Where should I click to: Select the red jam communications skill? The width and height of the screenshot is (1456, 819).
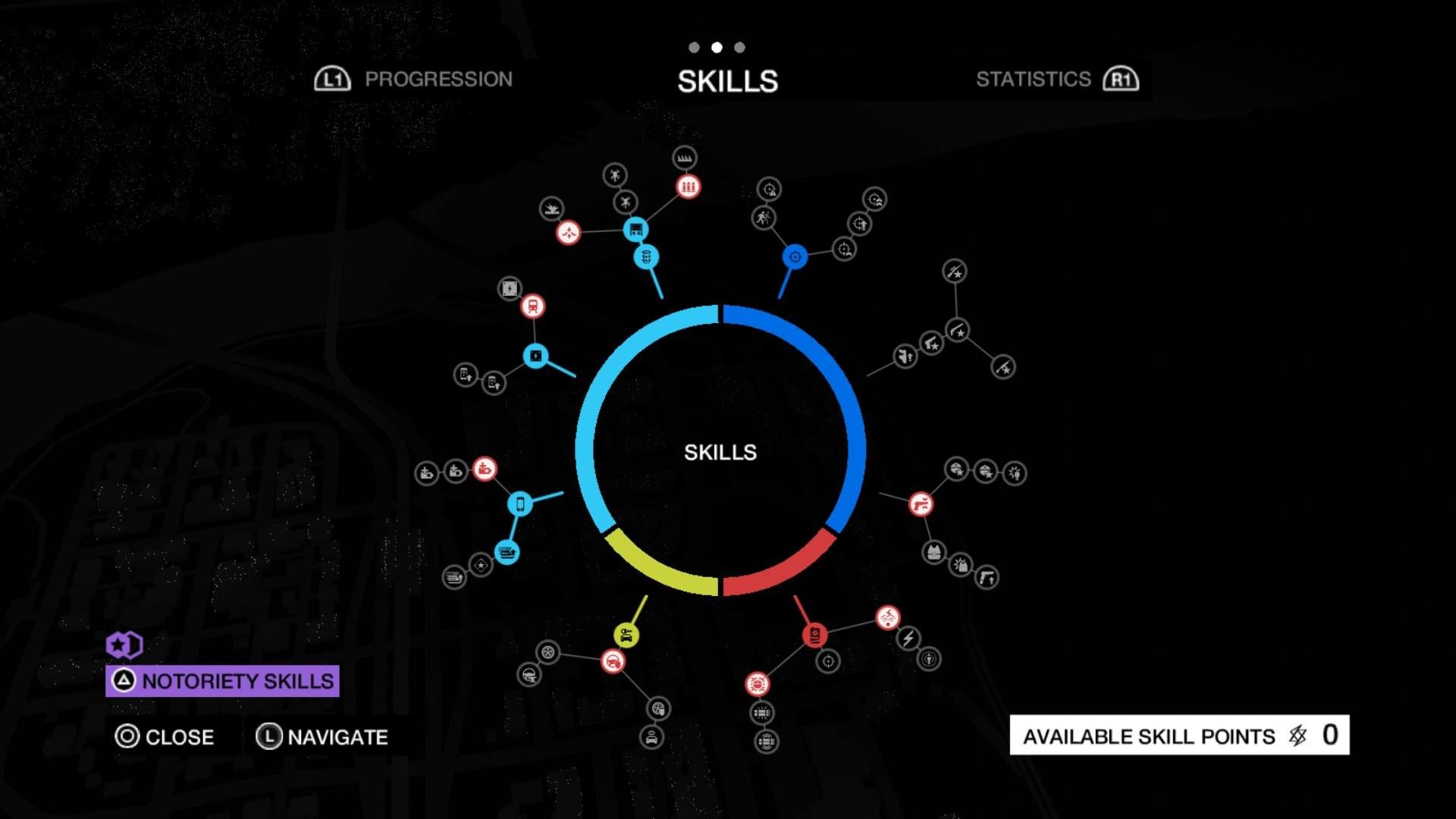[x=887, y=617]
